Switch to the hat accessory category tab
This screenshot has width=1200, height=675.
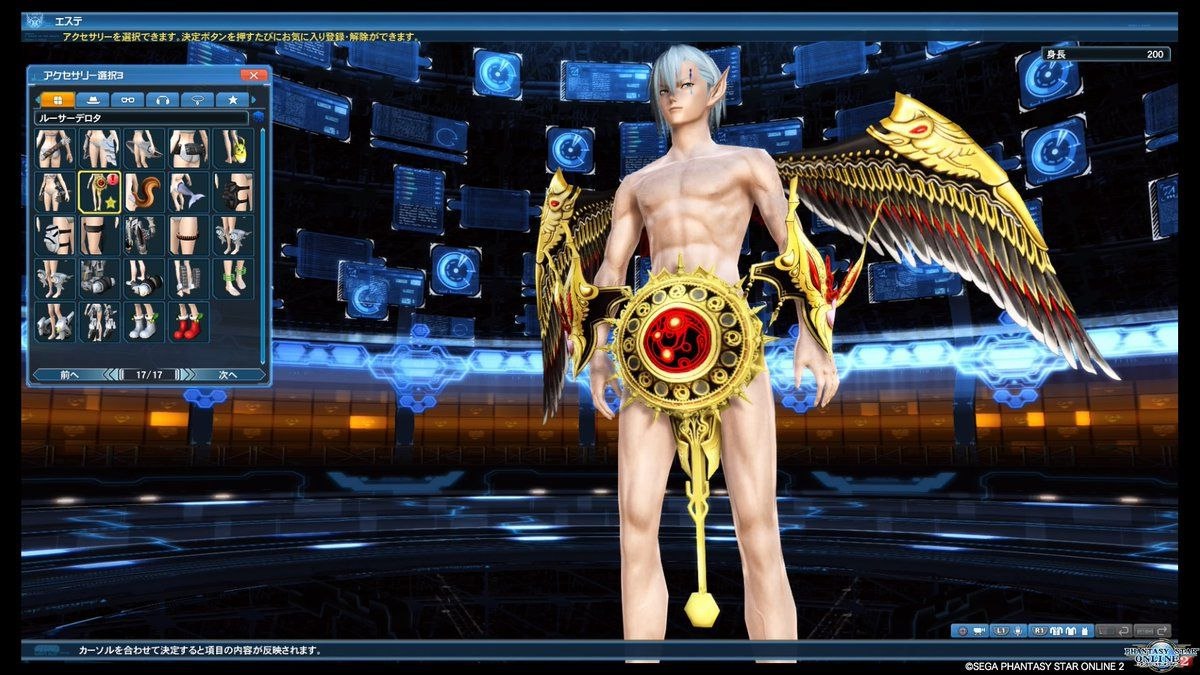(x=93, y=100)
